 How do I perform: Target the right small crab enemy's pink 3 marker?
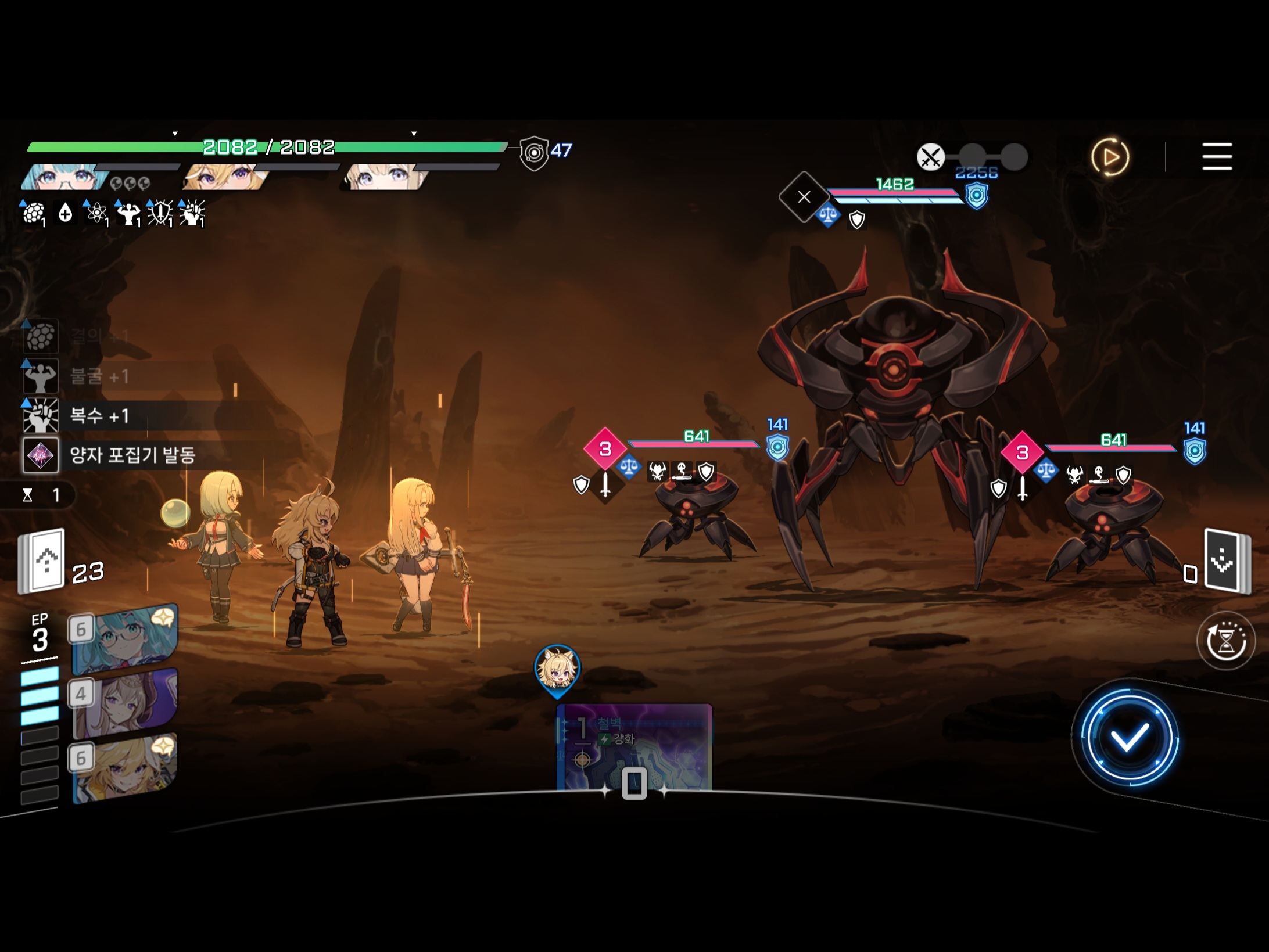pos(1022,452)
